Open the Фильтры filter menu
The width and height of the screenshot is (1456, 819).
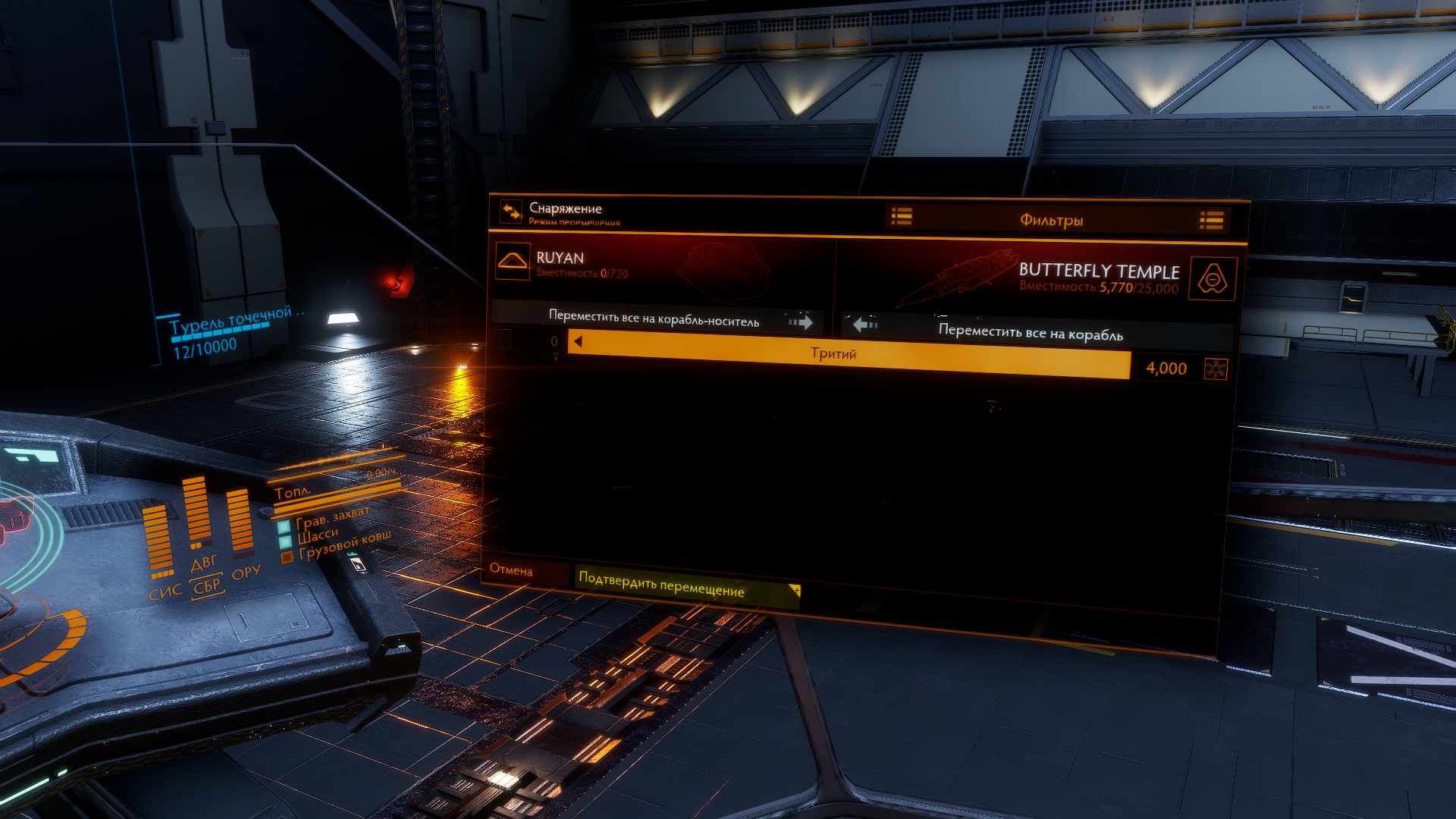[x=1051, y=220]
